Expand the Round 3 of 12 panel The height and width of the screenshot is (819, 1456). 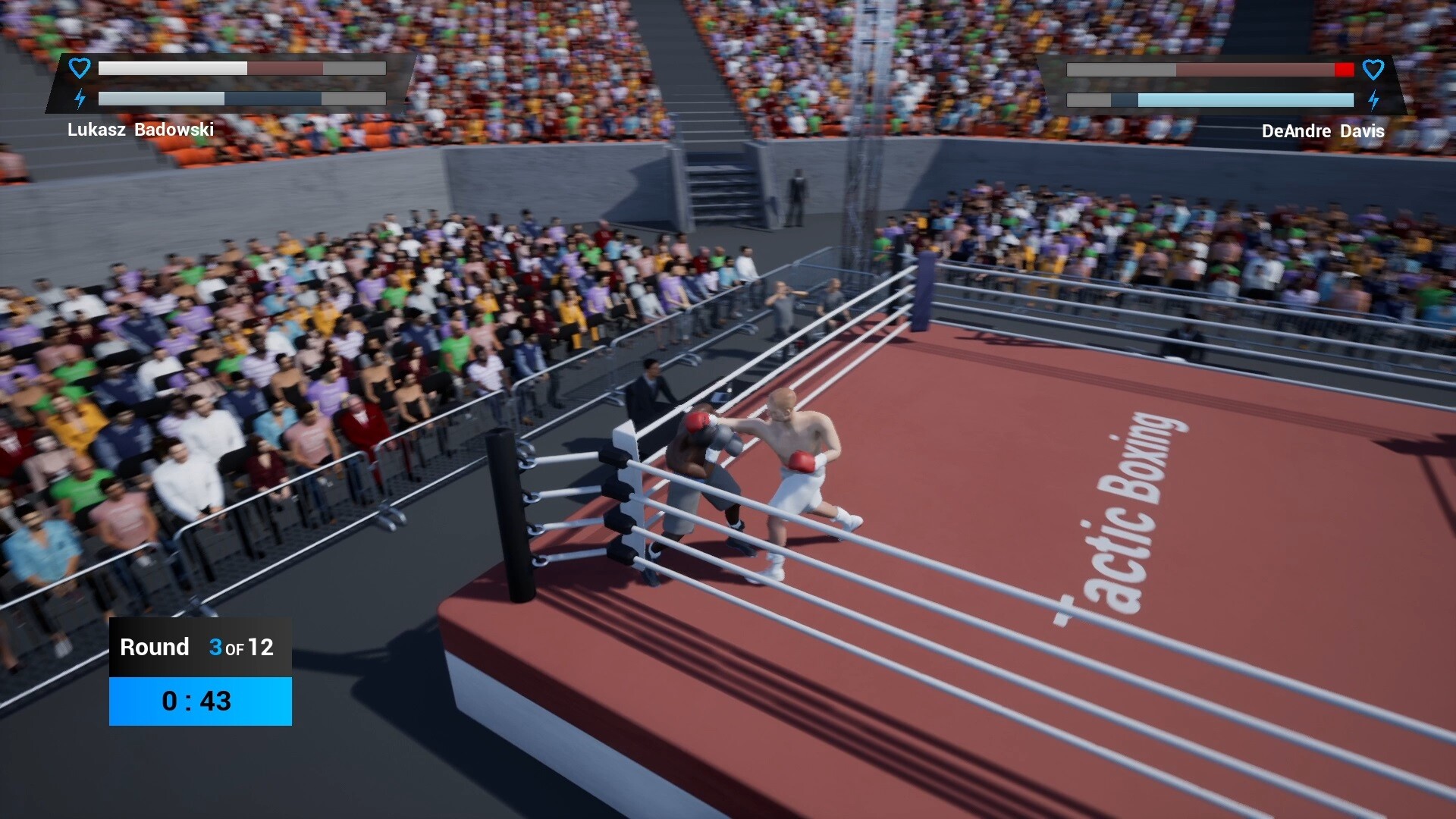click(199, 648)
